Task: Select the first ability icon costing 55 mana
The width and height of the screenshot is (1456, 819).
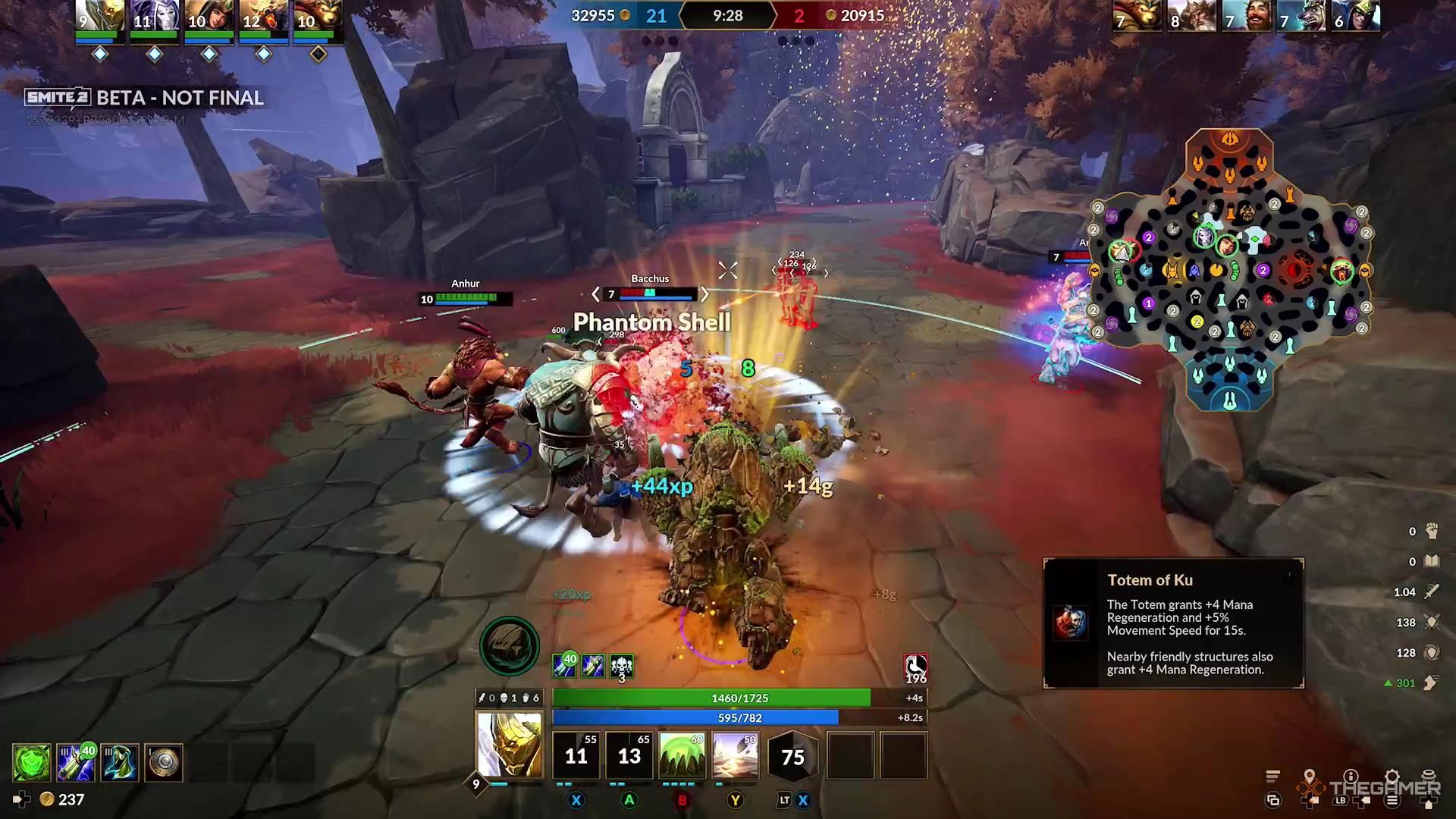Action: pyautogui.click(x=576, y=755)
